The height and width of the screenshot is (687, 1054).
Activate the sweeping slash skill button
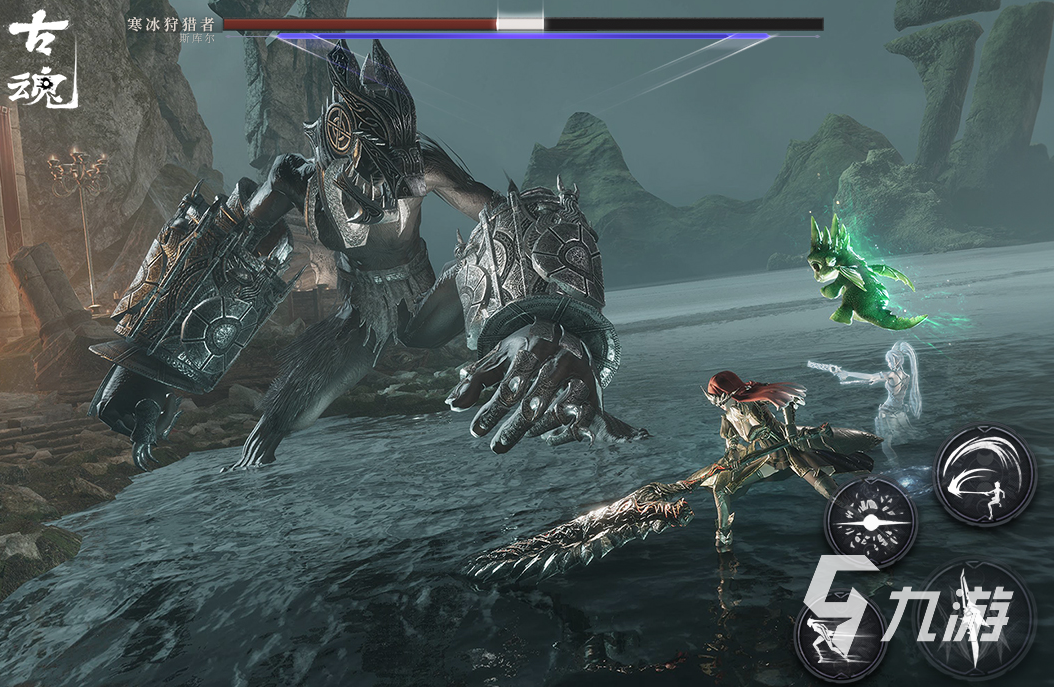point(983,474)
